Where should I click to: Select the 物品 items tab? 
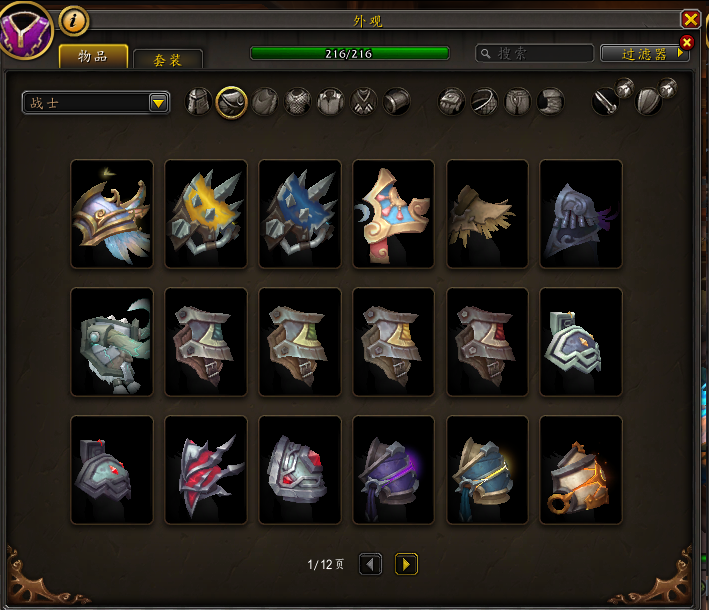pos(94,56)
